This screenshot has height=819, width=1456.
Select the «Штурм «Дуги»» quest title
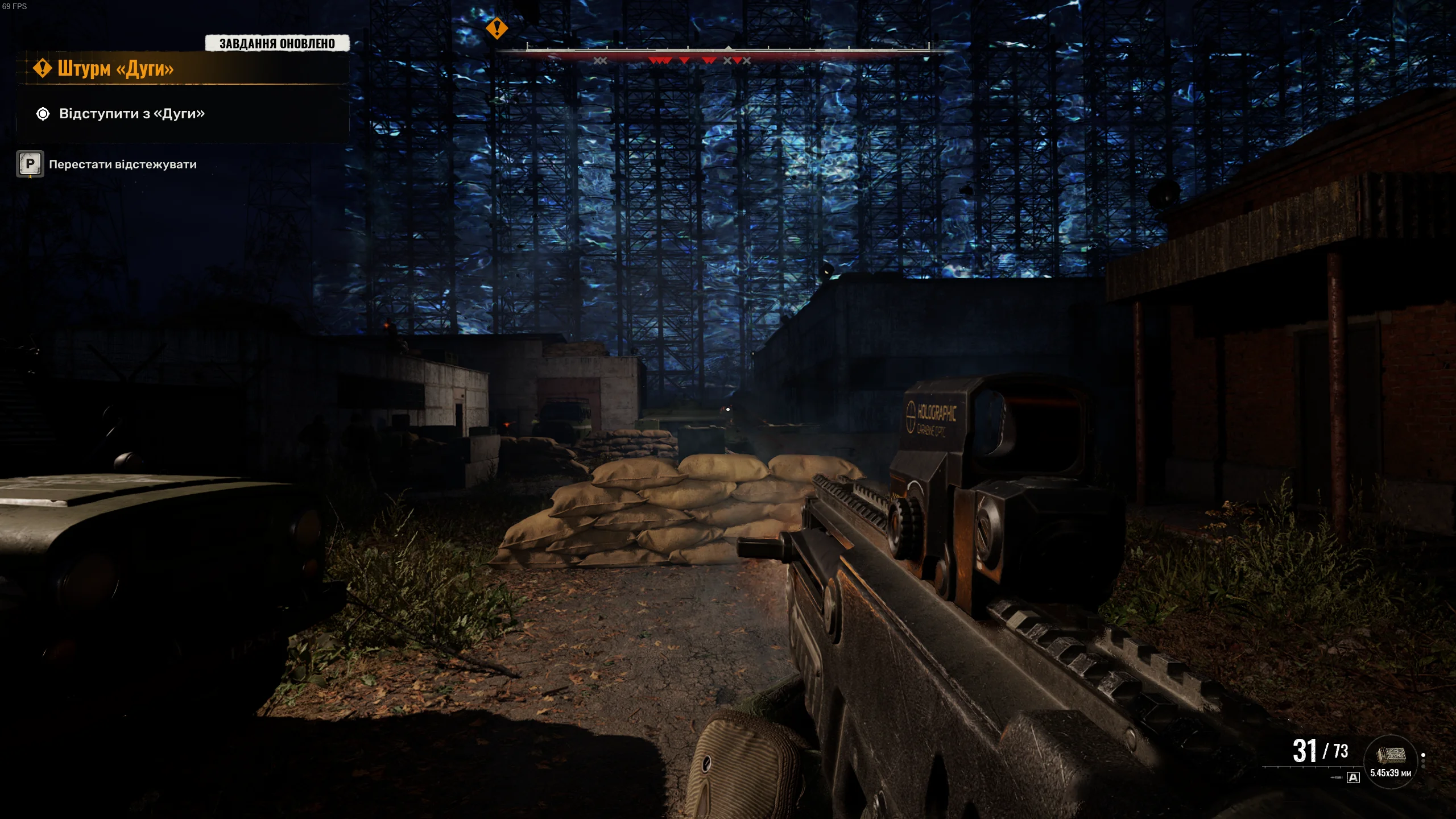tap(115, 69)
